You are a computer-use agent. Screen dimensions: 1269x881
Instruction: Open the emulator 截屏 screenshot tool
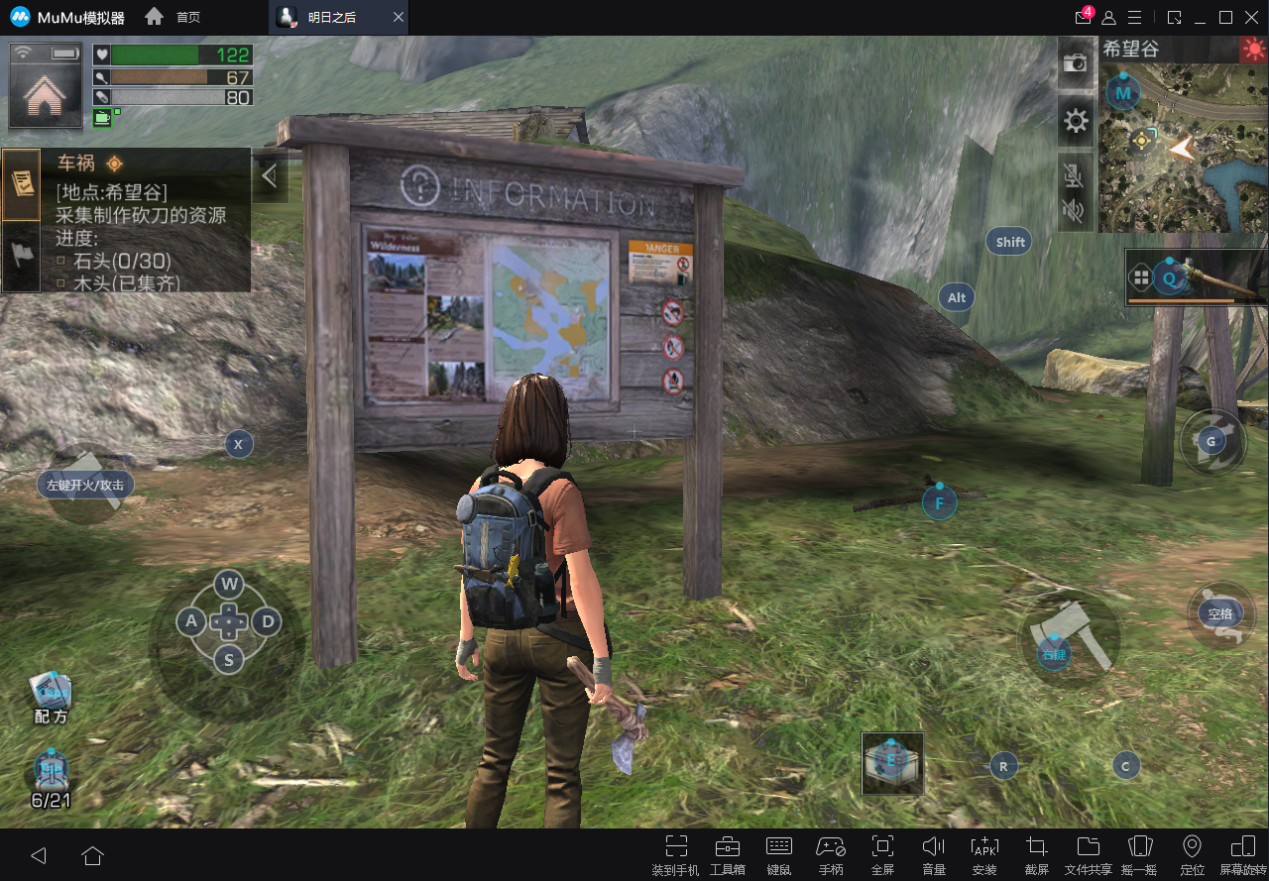click(1036, 853)
